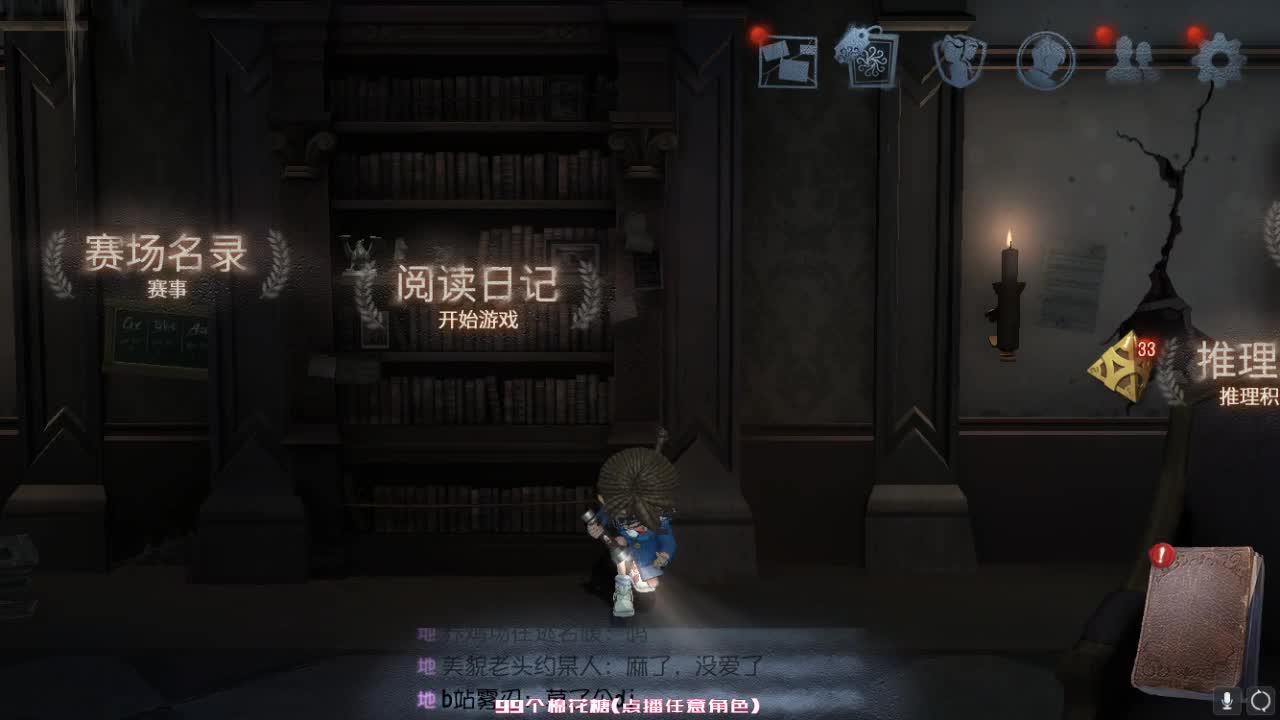This screenshot has width=1280, height=720.
Task: Open the 赛场名录 arena directory
Action: pos(167,255)
